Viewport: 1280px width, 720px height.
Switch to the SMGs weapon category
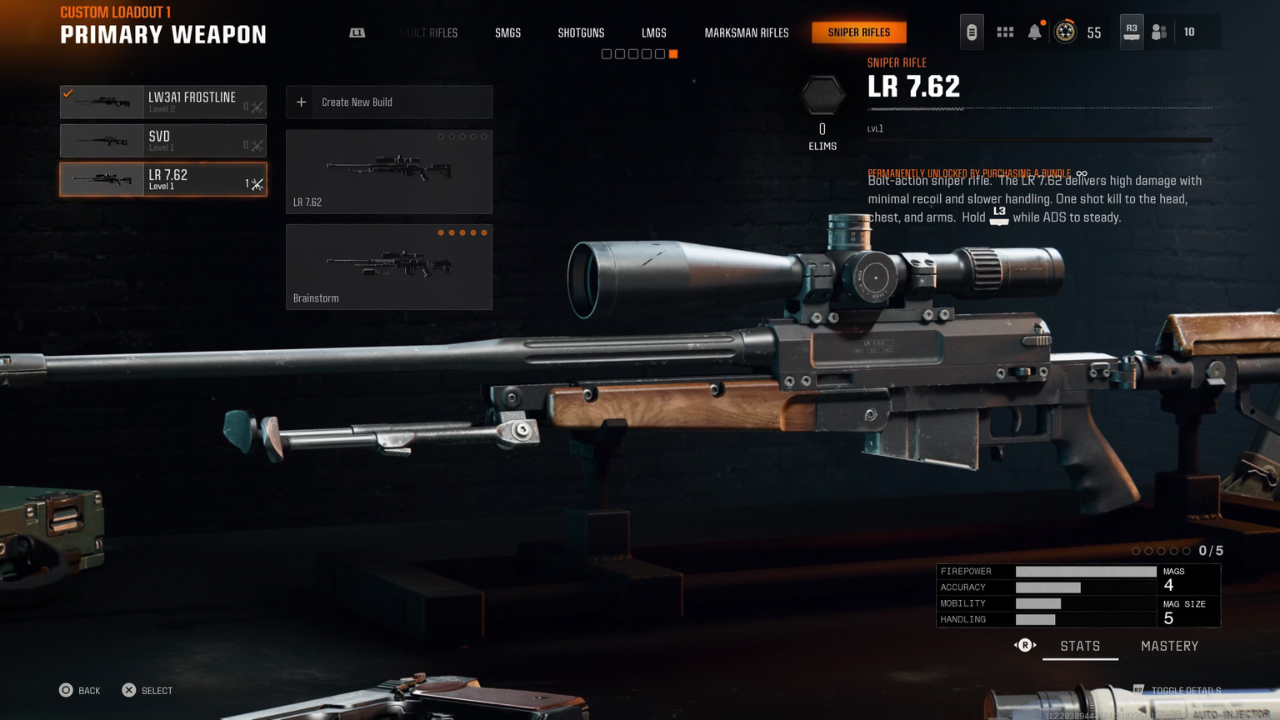tap(508, 33)
